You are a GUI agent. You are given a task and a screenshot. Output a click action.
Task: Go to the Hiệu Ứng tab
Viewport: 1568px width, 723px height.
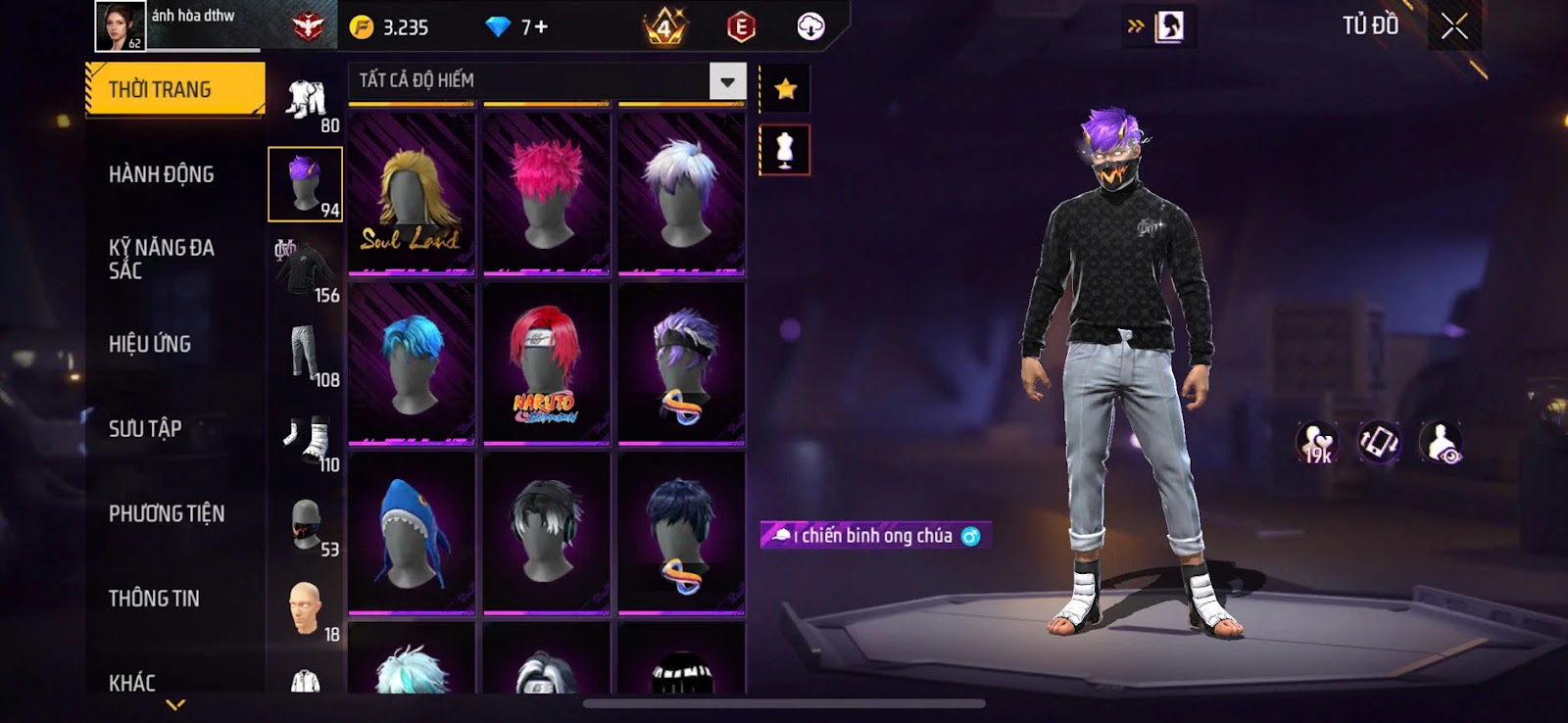click(x=150, y=344)
